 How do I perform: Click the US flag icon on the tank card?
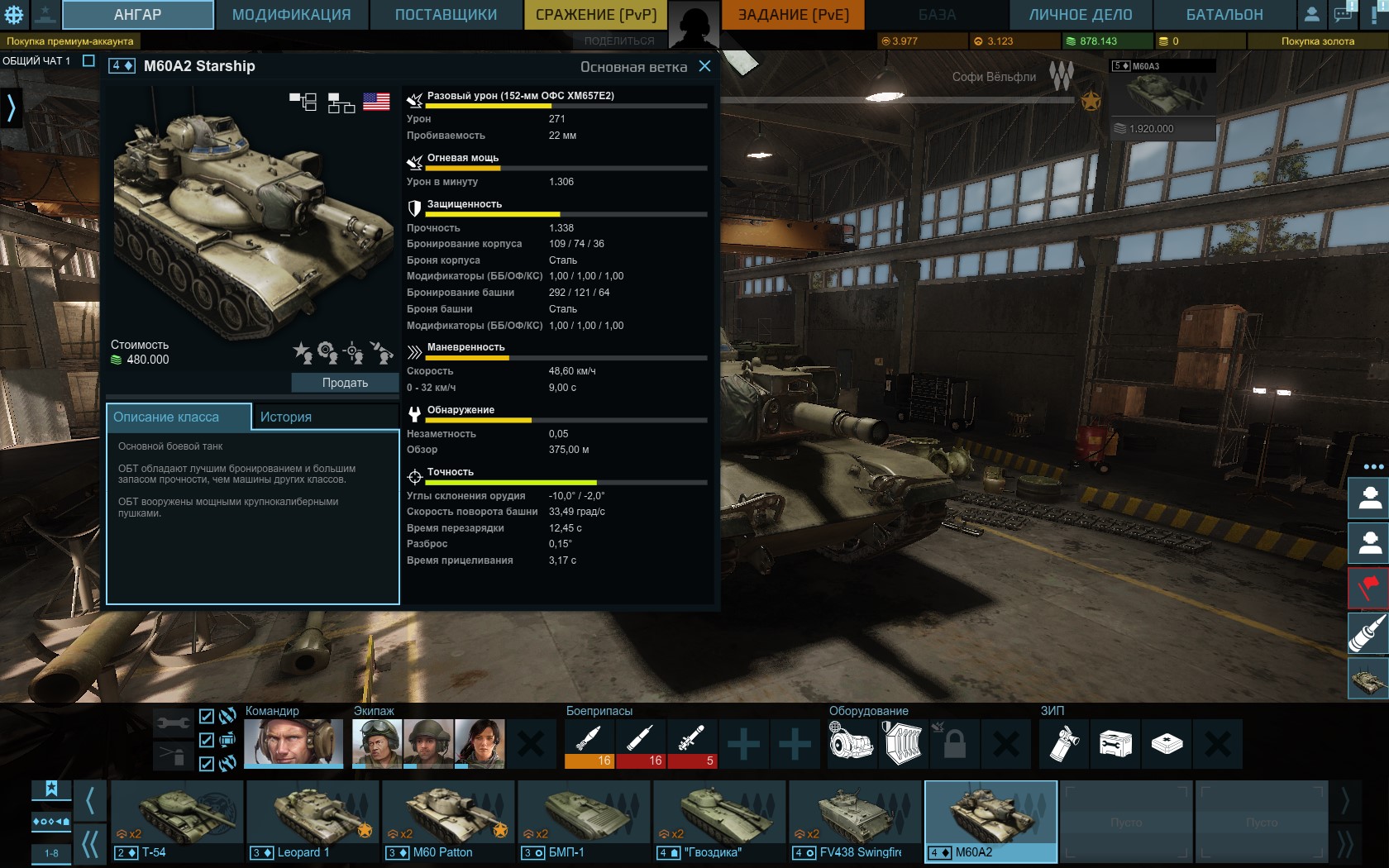(x=377, y=103)
